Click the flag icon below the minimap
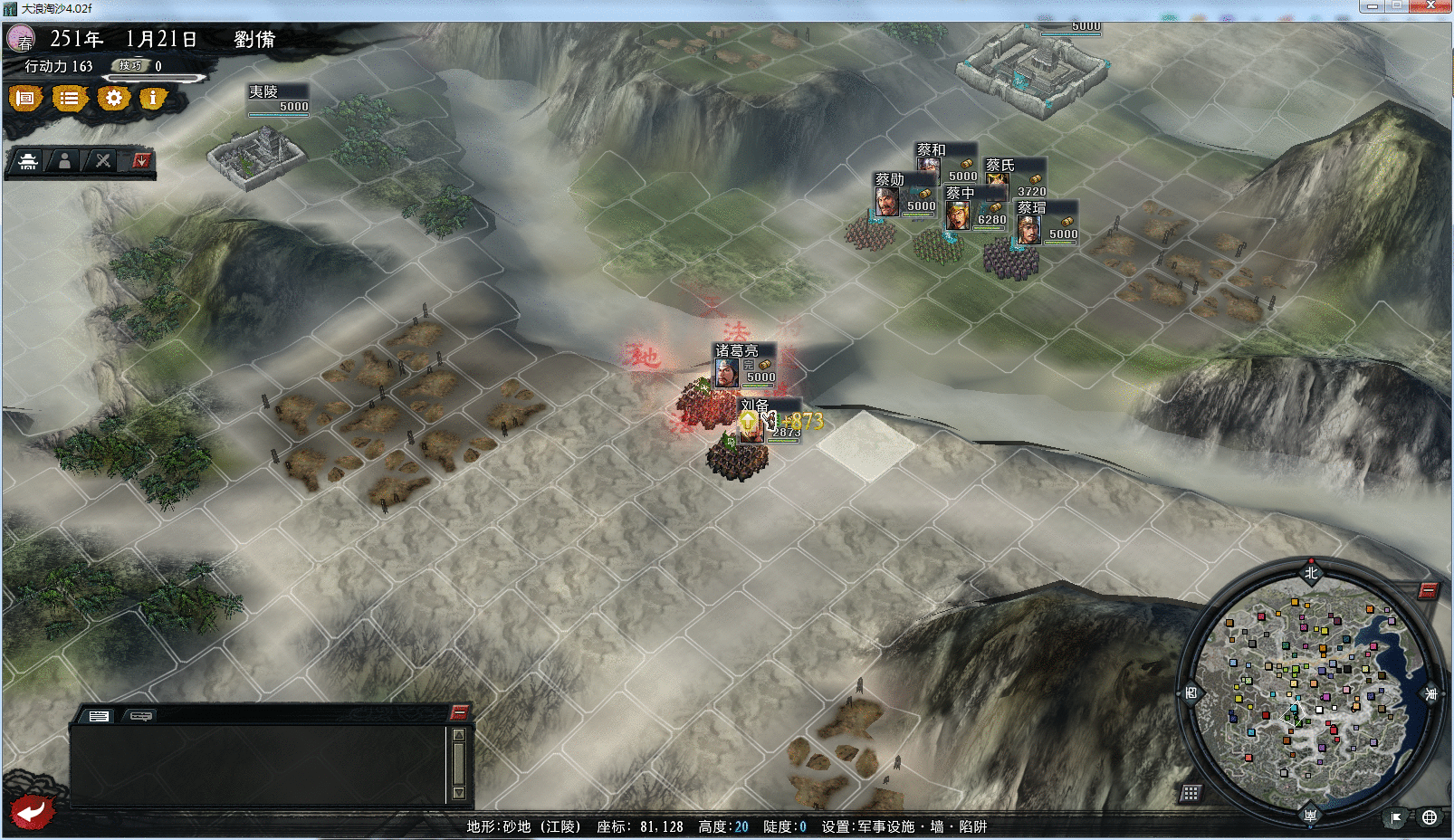The height and width of the screenshot is (840, 1454). coord(1396,817)
